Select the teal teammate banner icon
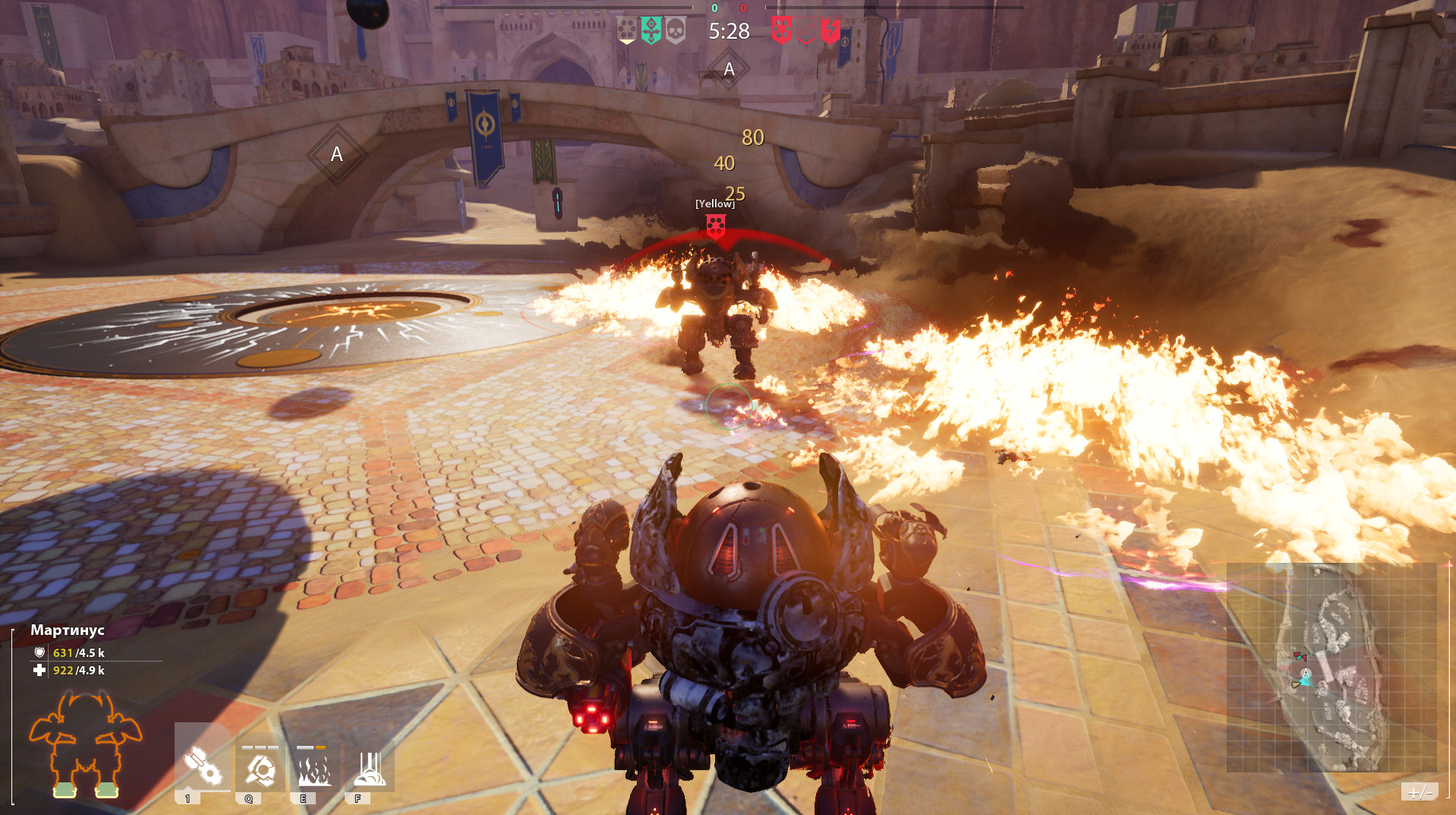 click(x=651, y=30)
